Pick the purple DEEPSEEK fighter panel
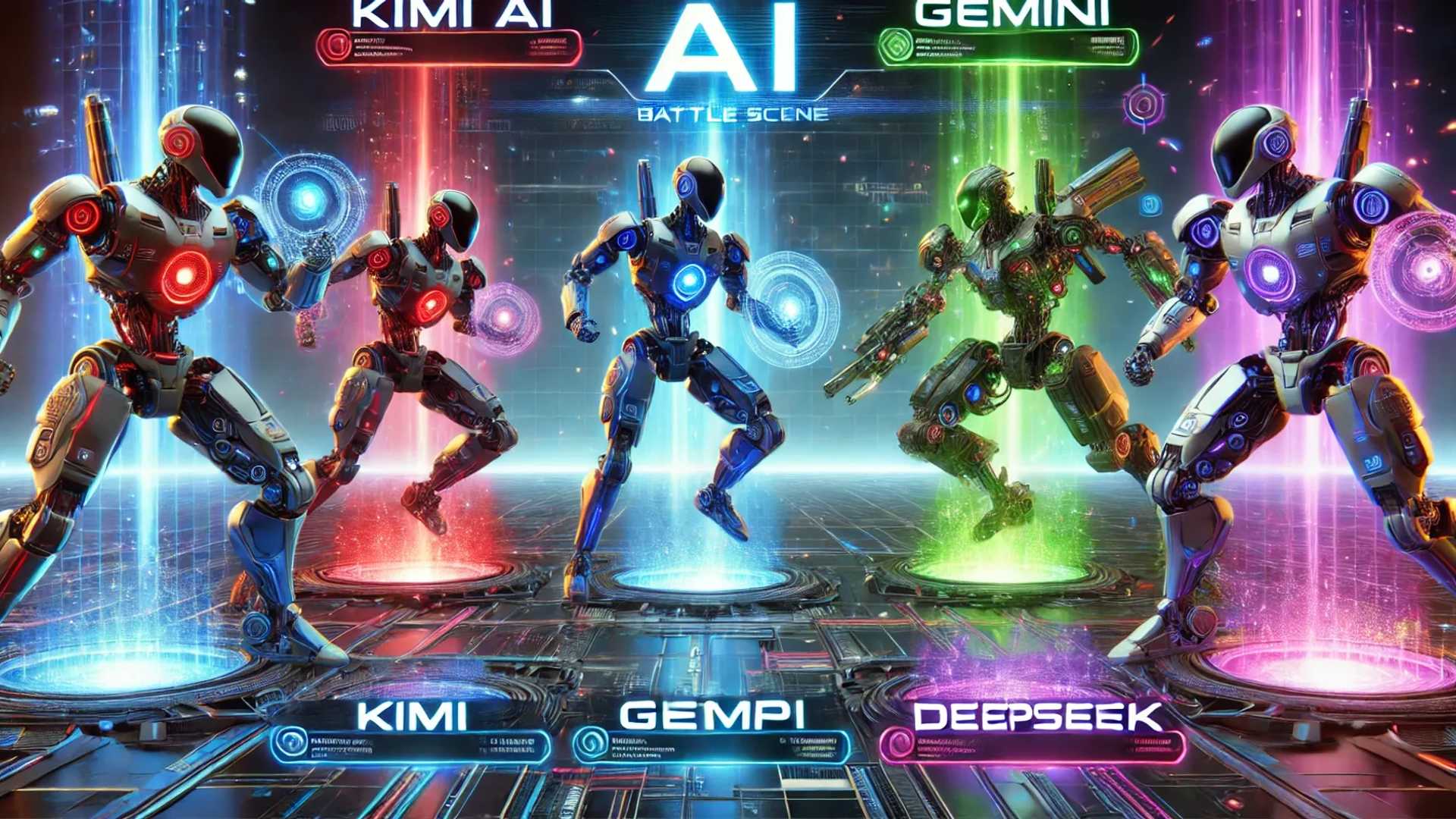Image resolution: width=1456 pixels, height=819 pixels. pos(1031,747)
